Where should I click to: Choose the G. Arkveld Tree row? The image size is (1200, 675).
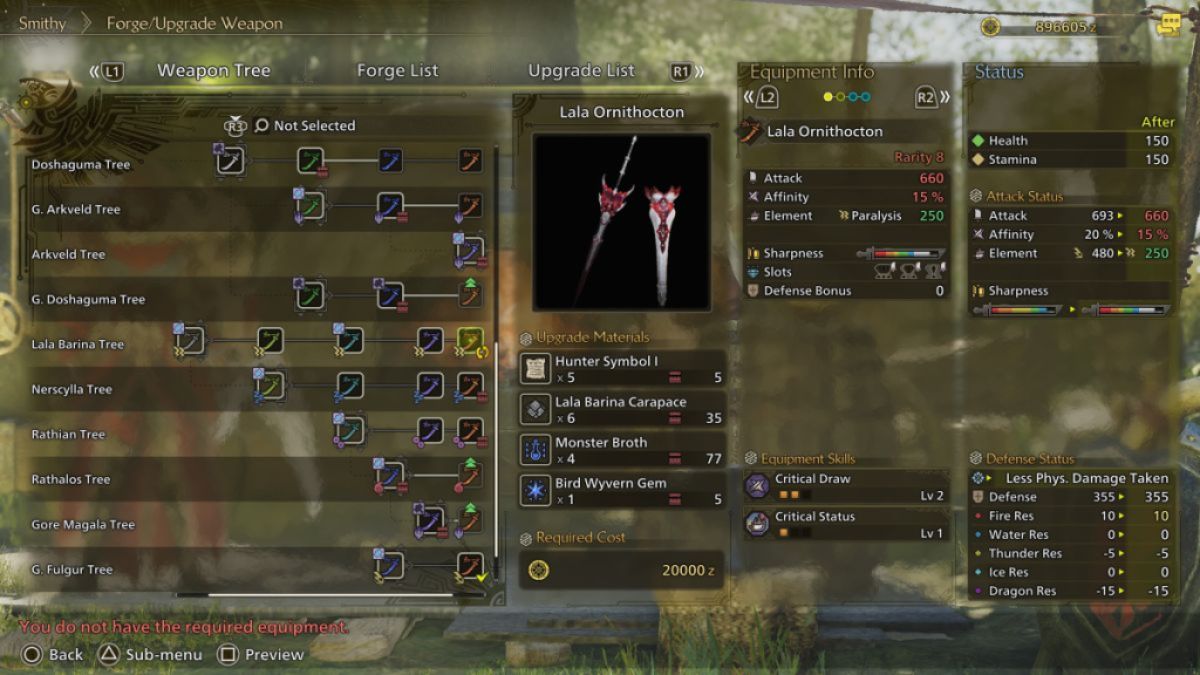(x=76, y=209)
